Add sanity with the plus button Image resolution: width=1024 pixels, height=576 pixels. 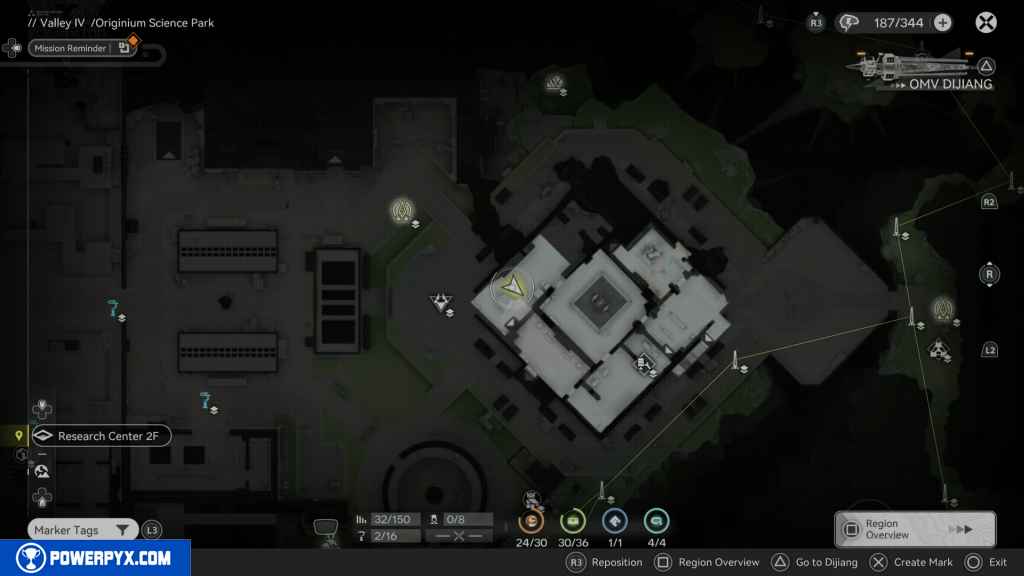942,22
